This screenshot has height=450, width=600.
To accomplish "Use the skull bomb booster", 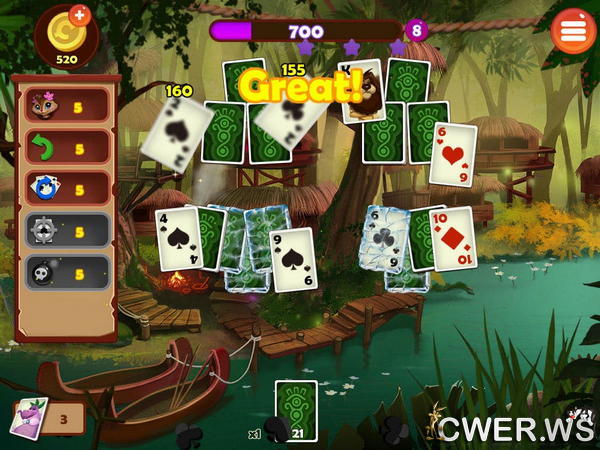I will [66, 273].
